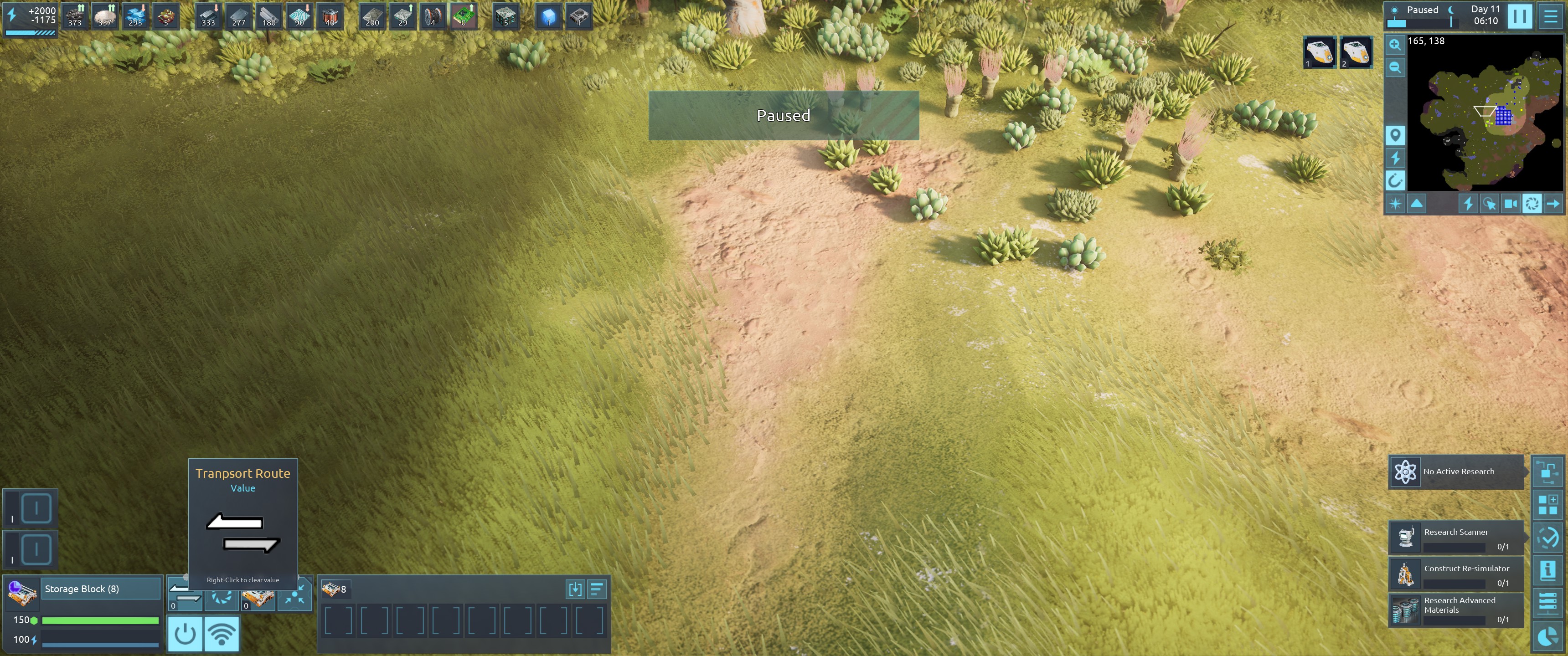The width and height of the screenshot is (1568, 656).
Task: Open the tech tree diagram button
Action: pyautogui.click(x=1547, y=471)
